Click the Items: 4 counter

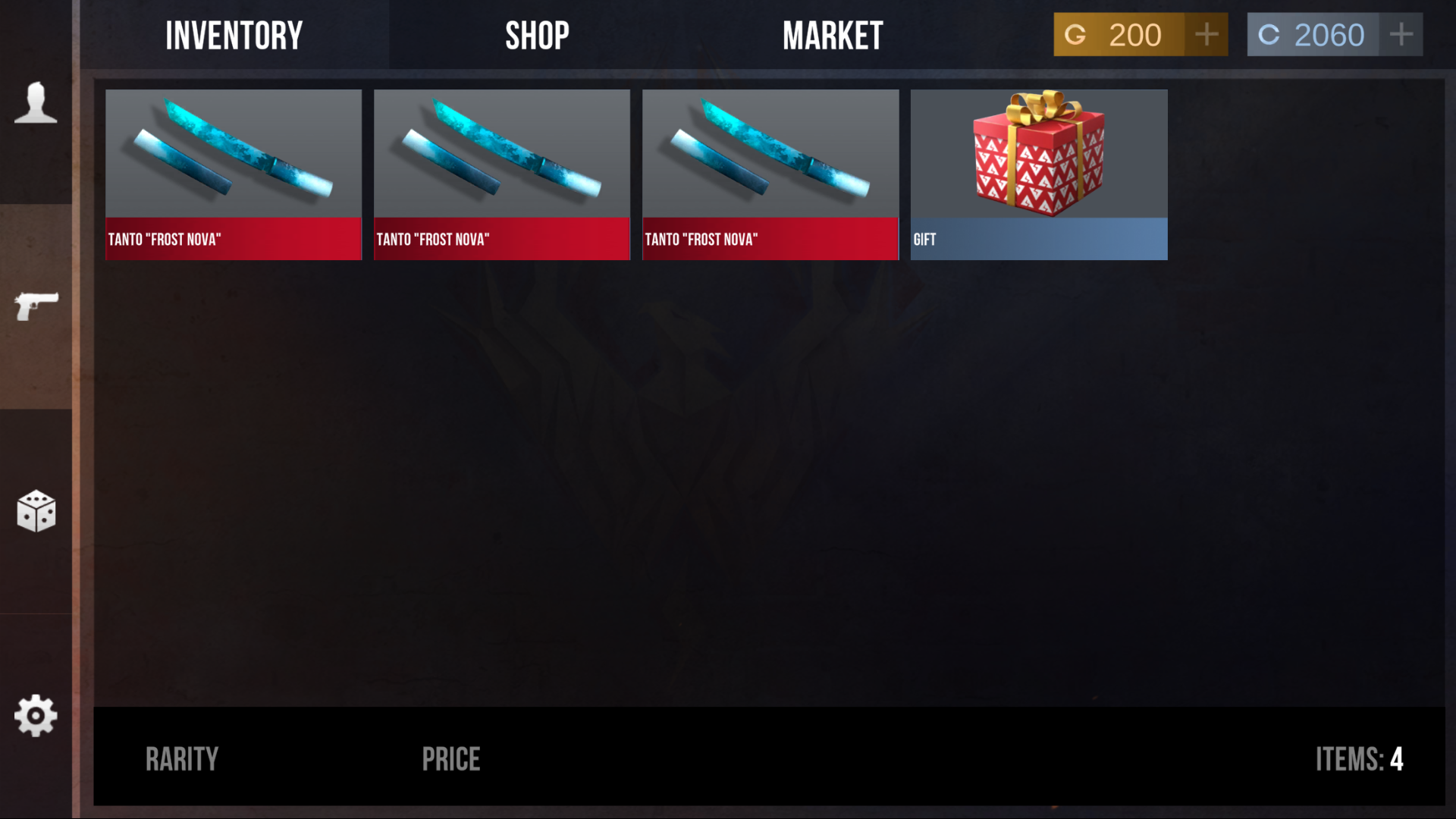click(x=1361, y=758)
